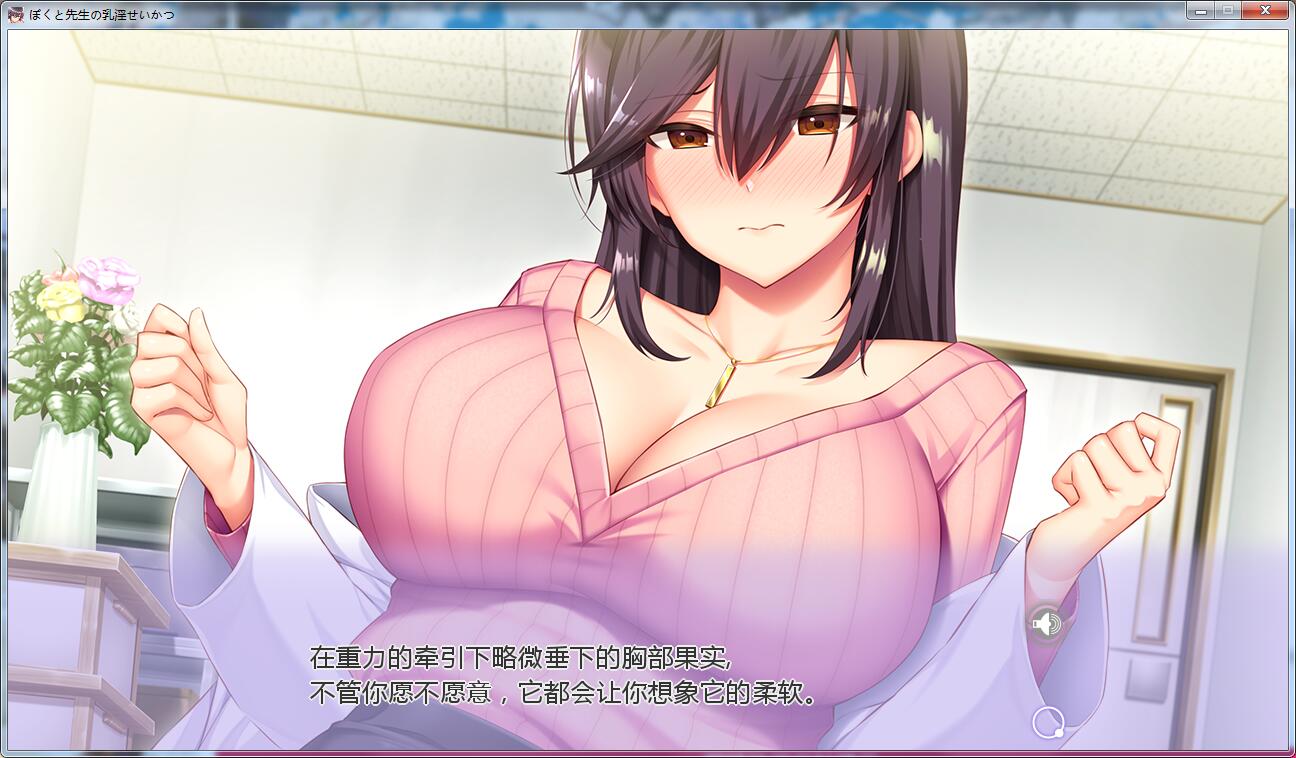Click the anime girl avatar on the title bar
1296x758 pixels.
tap(14, 9)
